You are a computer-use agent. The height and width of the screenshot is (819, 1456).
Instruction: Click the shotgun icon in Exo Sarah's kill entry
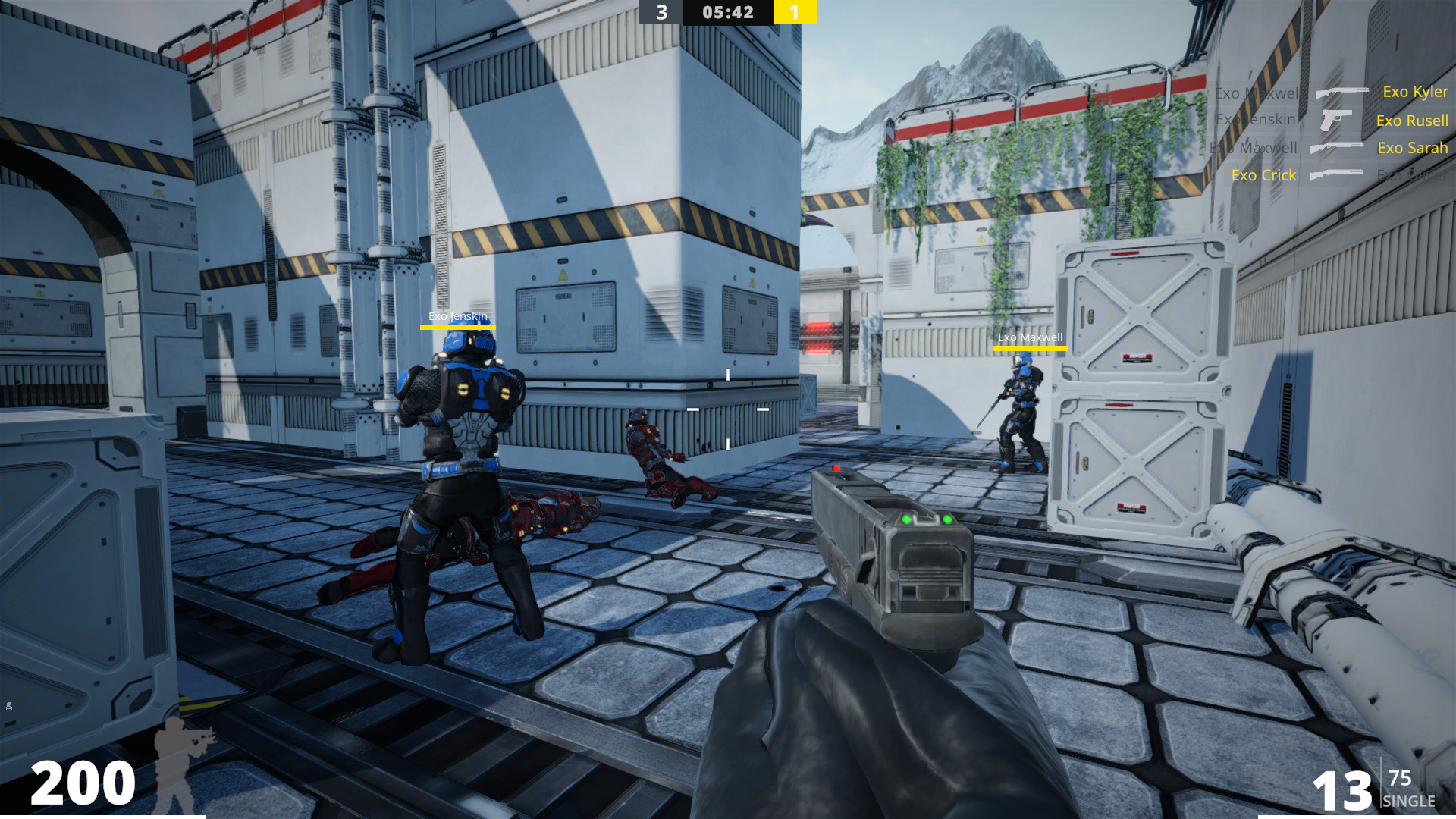point(1335,148)
